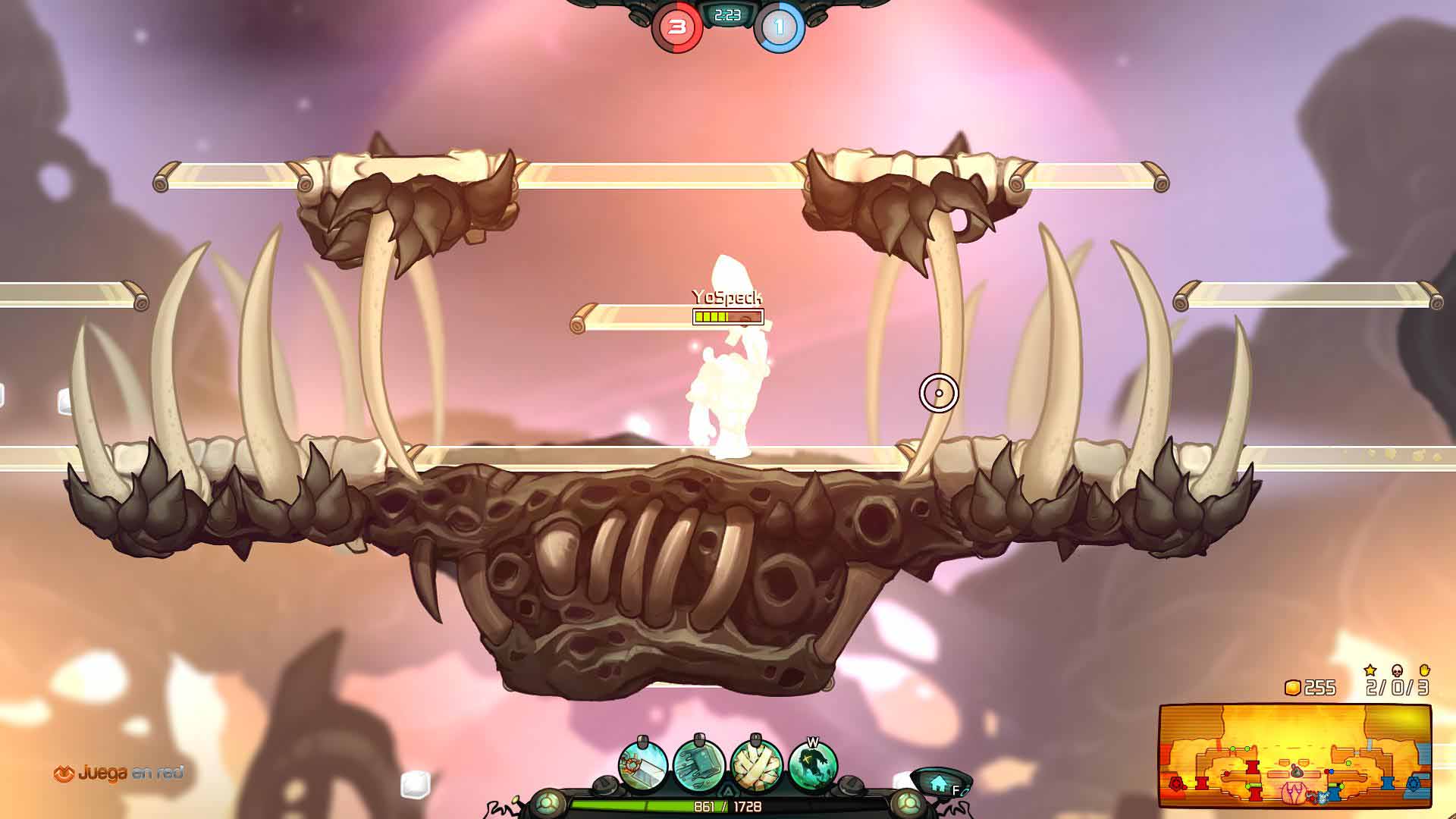1456x819 pixels.
Task: Activate the life preserver ability icon
Action: (643, 766)
